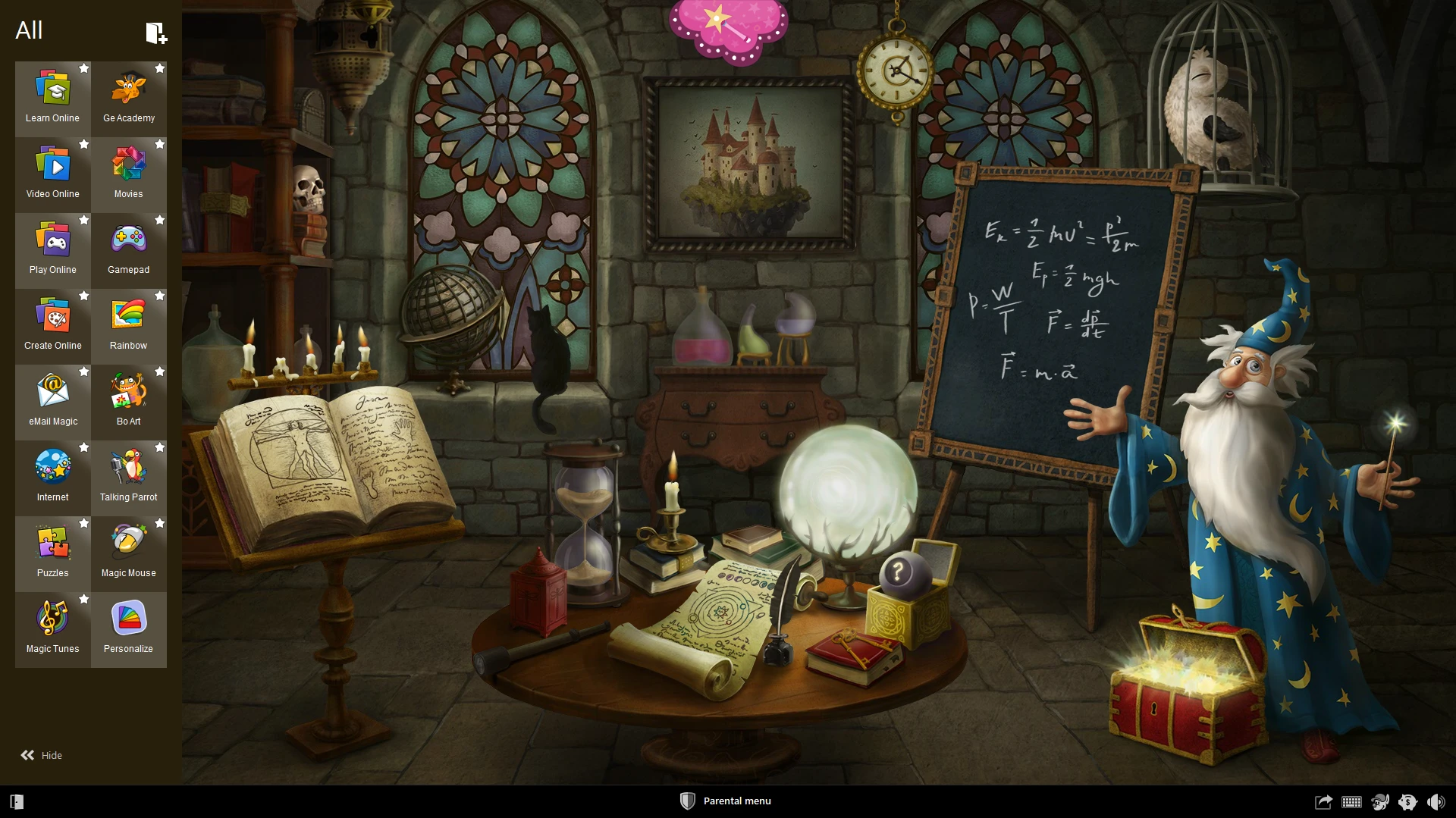Toggle the favorite star on Learn Online
The width and height of the screenshot is (1456, 818).
[x=84, y=68]
